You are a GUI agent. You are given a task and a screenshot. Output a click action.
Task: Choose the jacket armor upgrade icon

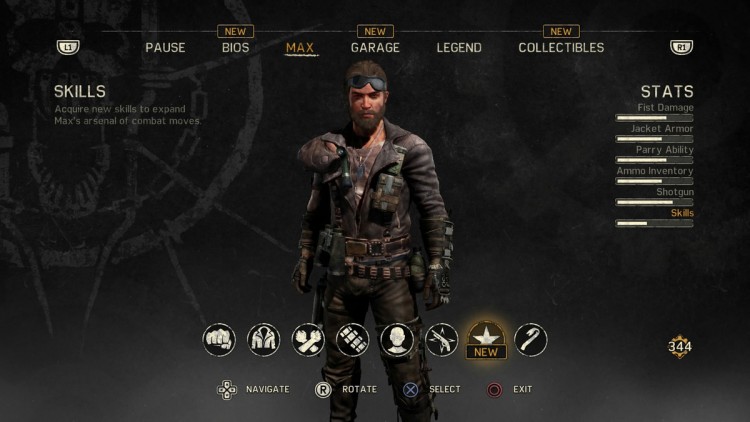click(264, 340)
